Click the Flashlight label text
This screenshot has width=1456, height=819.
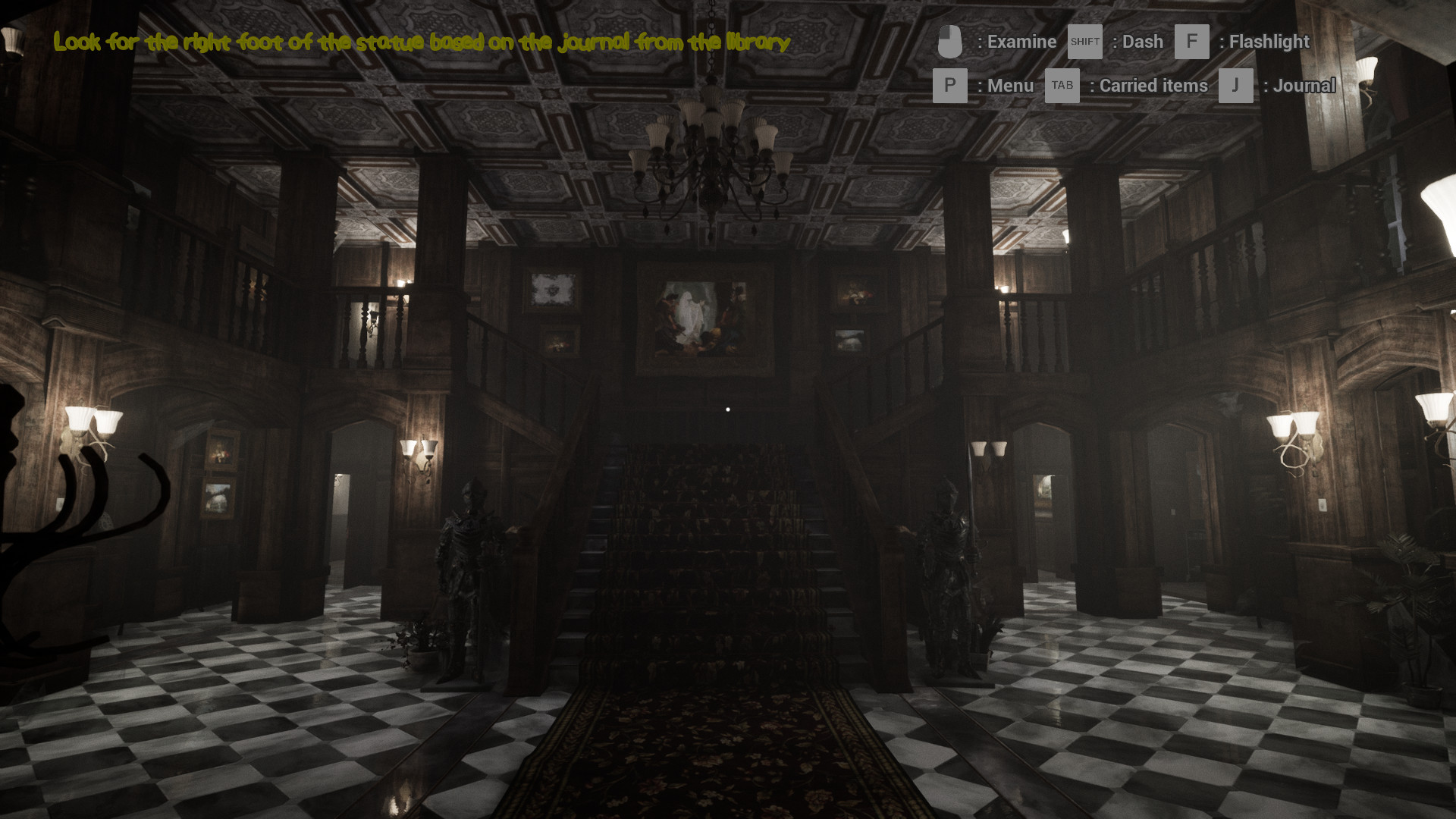tap(1269, 42)
